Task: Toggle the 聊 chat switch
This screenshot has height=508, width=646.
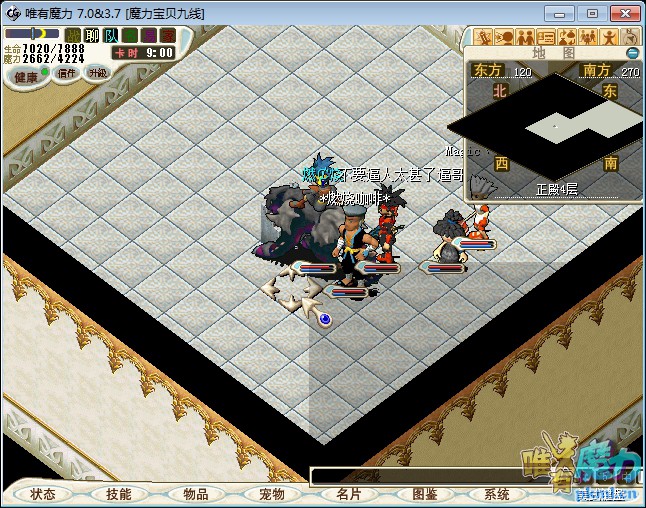Action: 92,35
